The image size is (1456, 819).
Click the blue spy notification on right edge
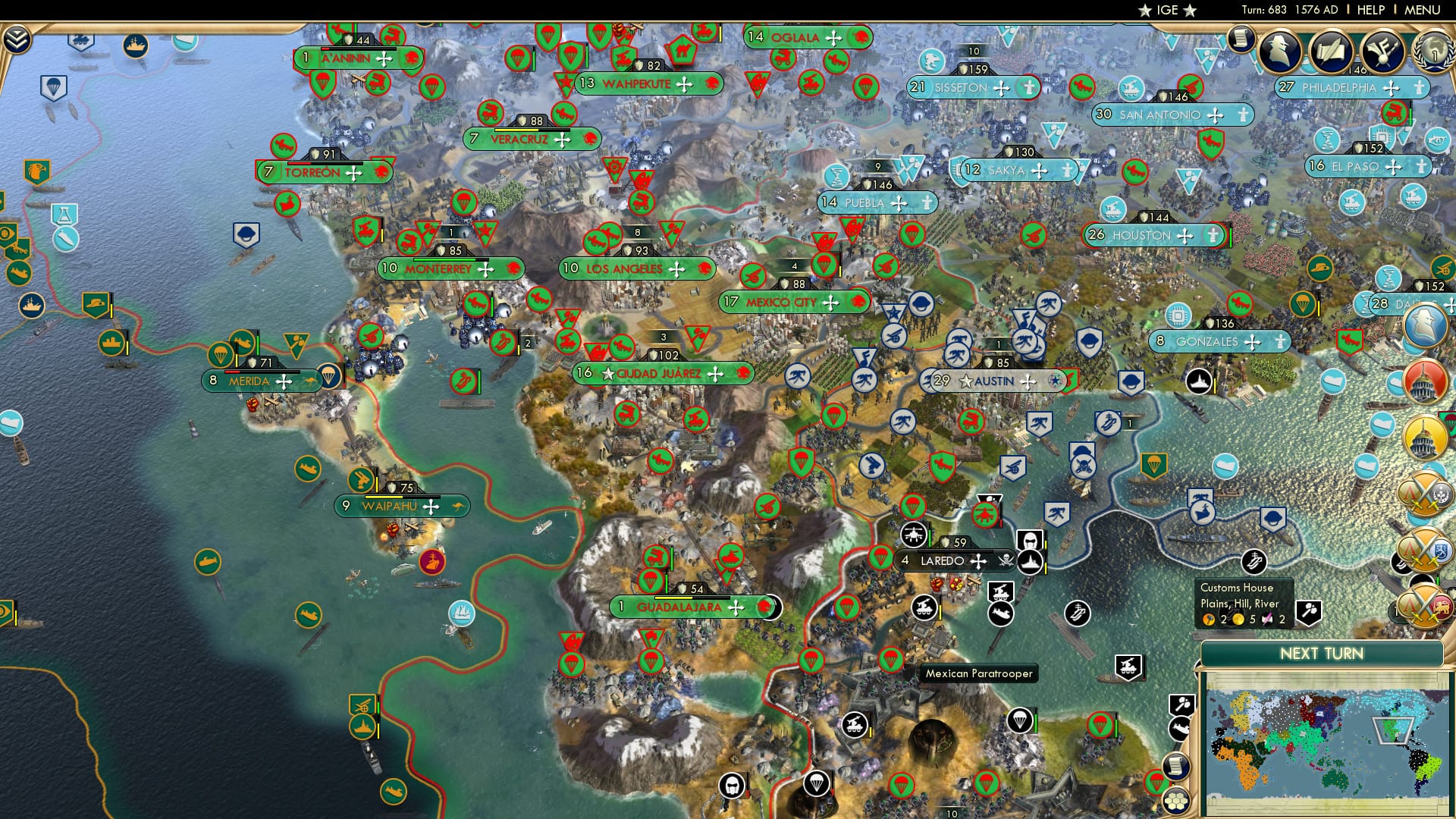(1425, 326)
